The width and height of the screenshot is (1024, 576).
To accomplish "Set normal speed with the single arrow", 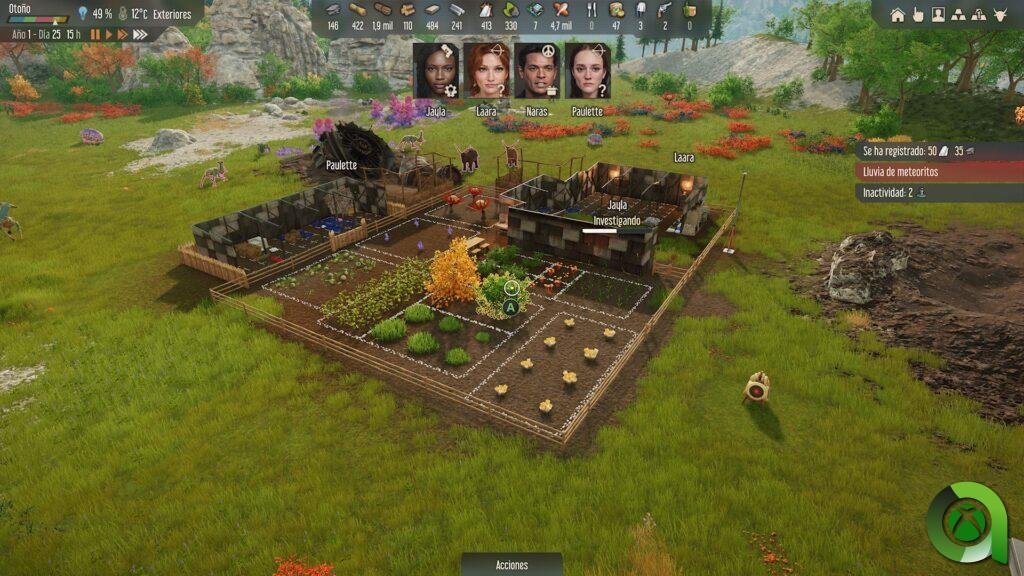I will tap(109, 34).
